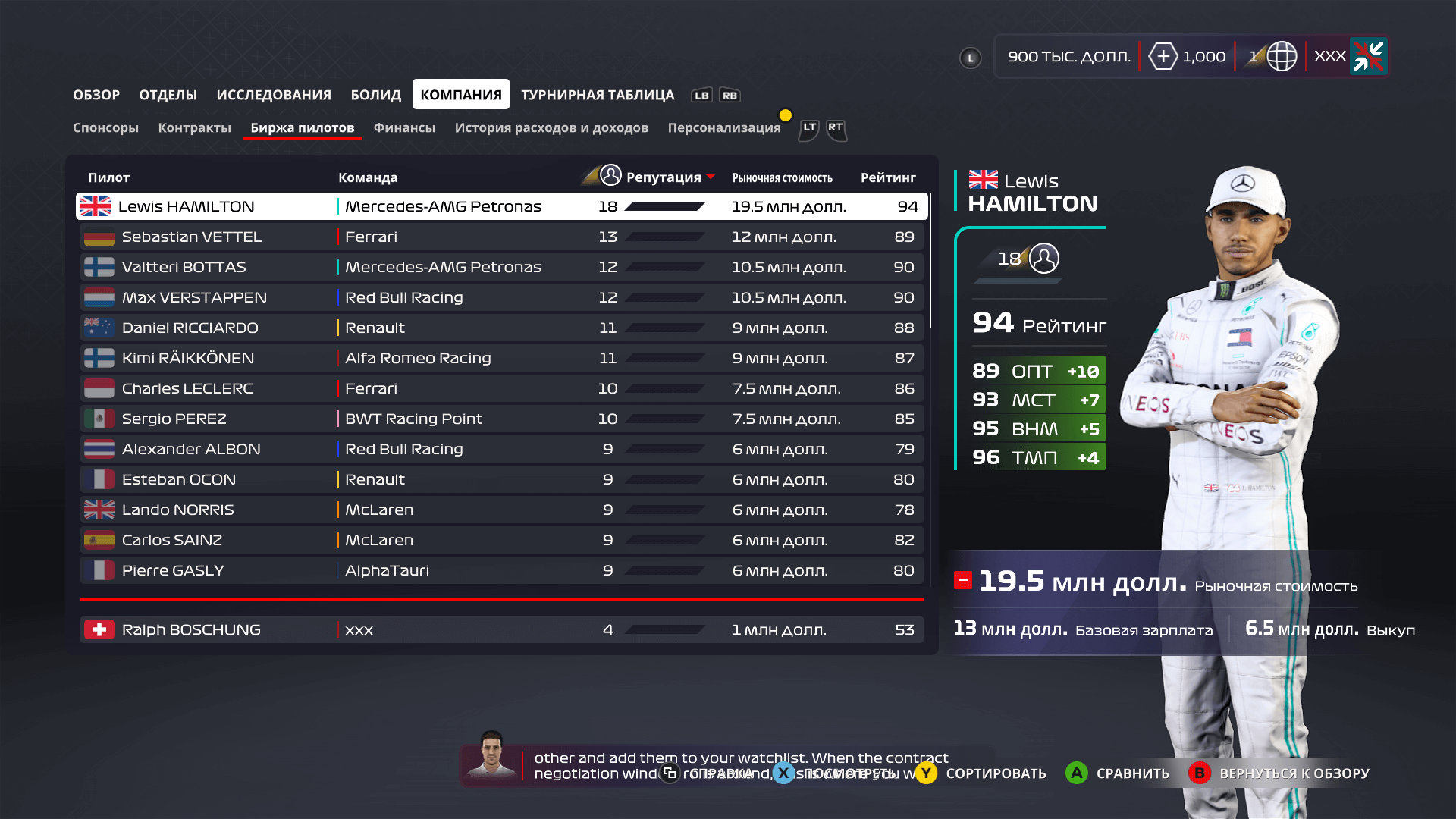Image resolution: width=1456 pixels, height=819 pixels.
Task: Open the ОТДЕЛЫ tab
Action: point(168,95)
